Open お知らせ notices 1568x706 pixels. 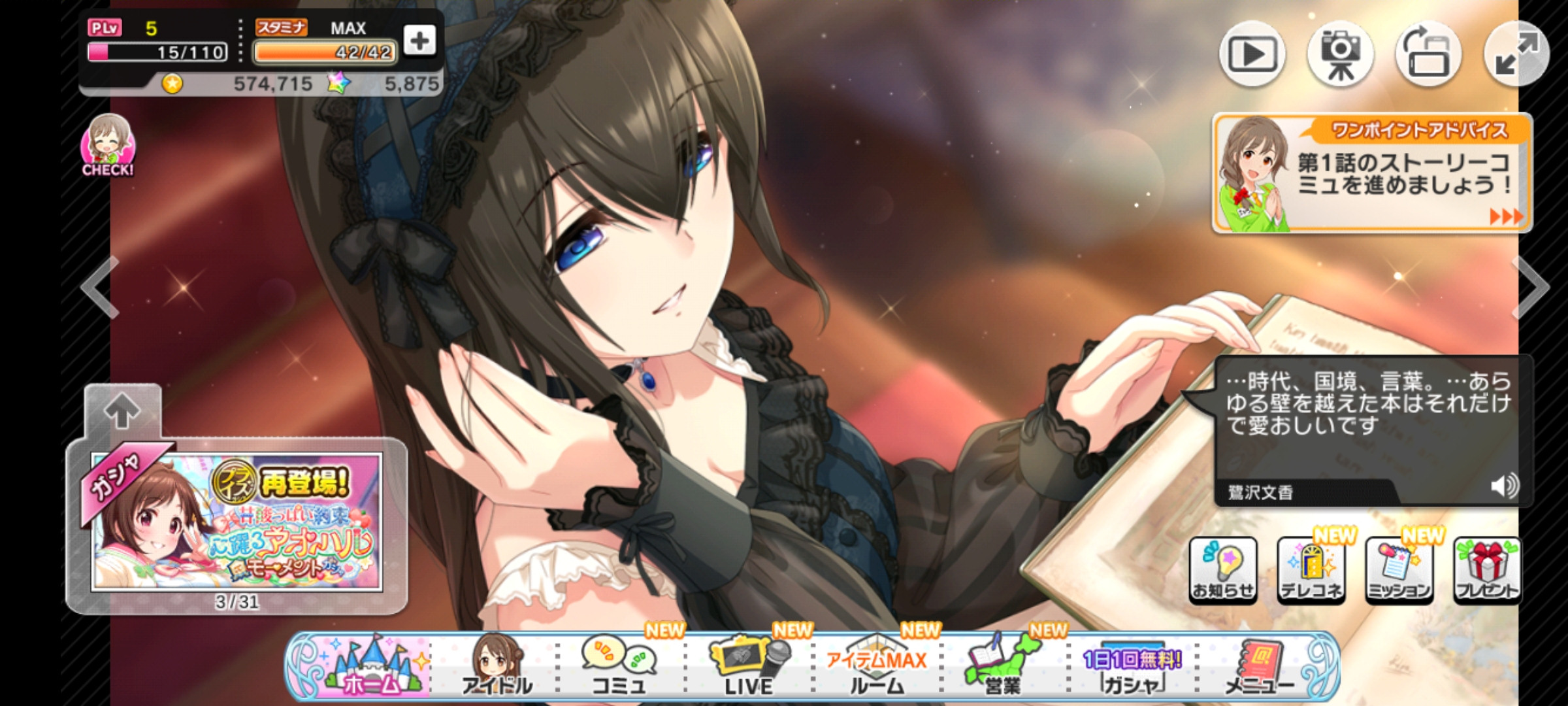coord(1222,570)
